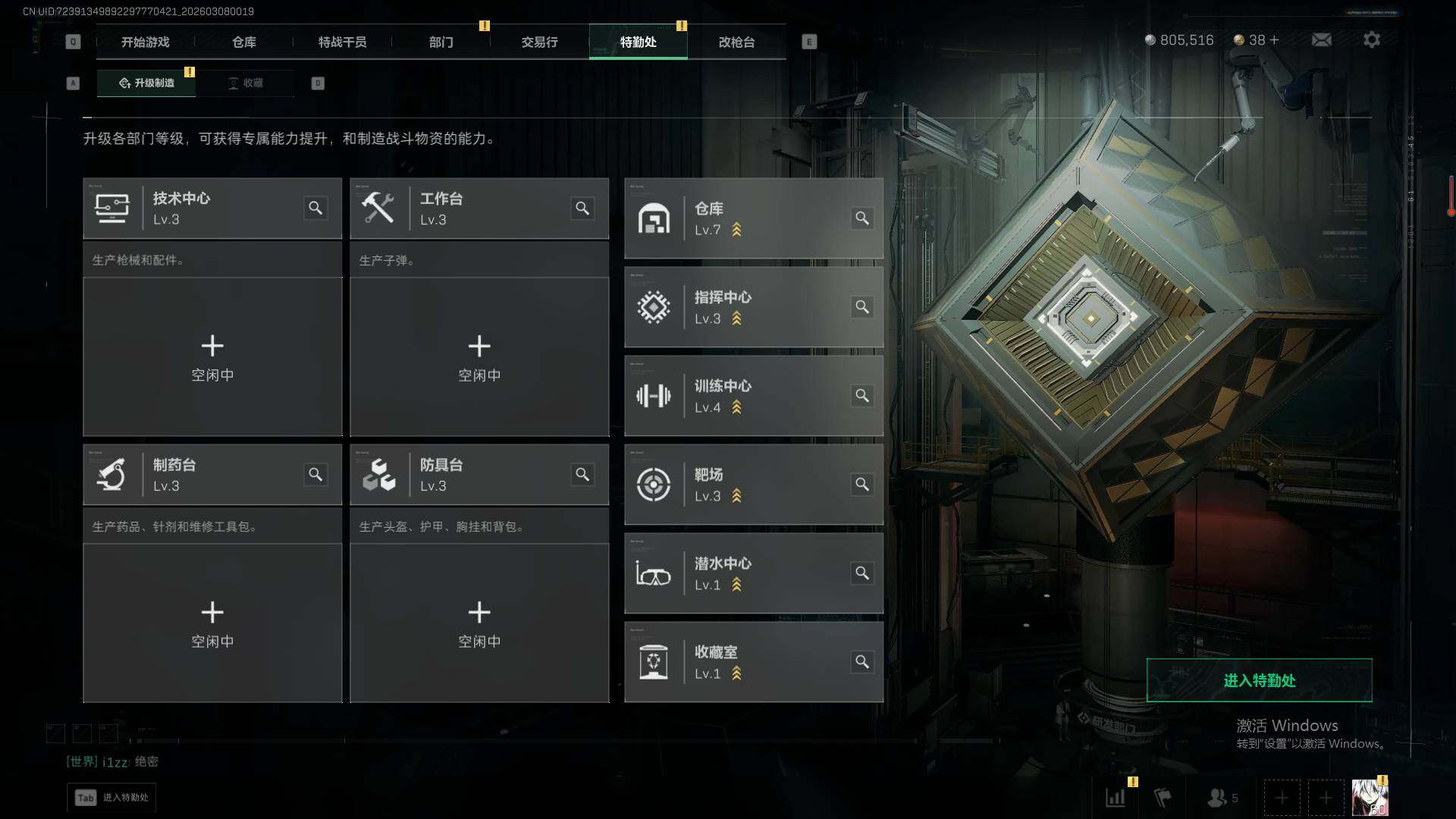
Task: Inspect 技术中心 with its magnifier icon
Action: tap(315, 208)
